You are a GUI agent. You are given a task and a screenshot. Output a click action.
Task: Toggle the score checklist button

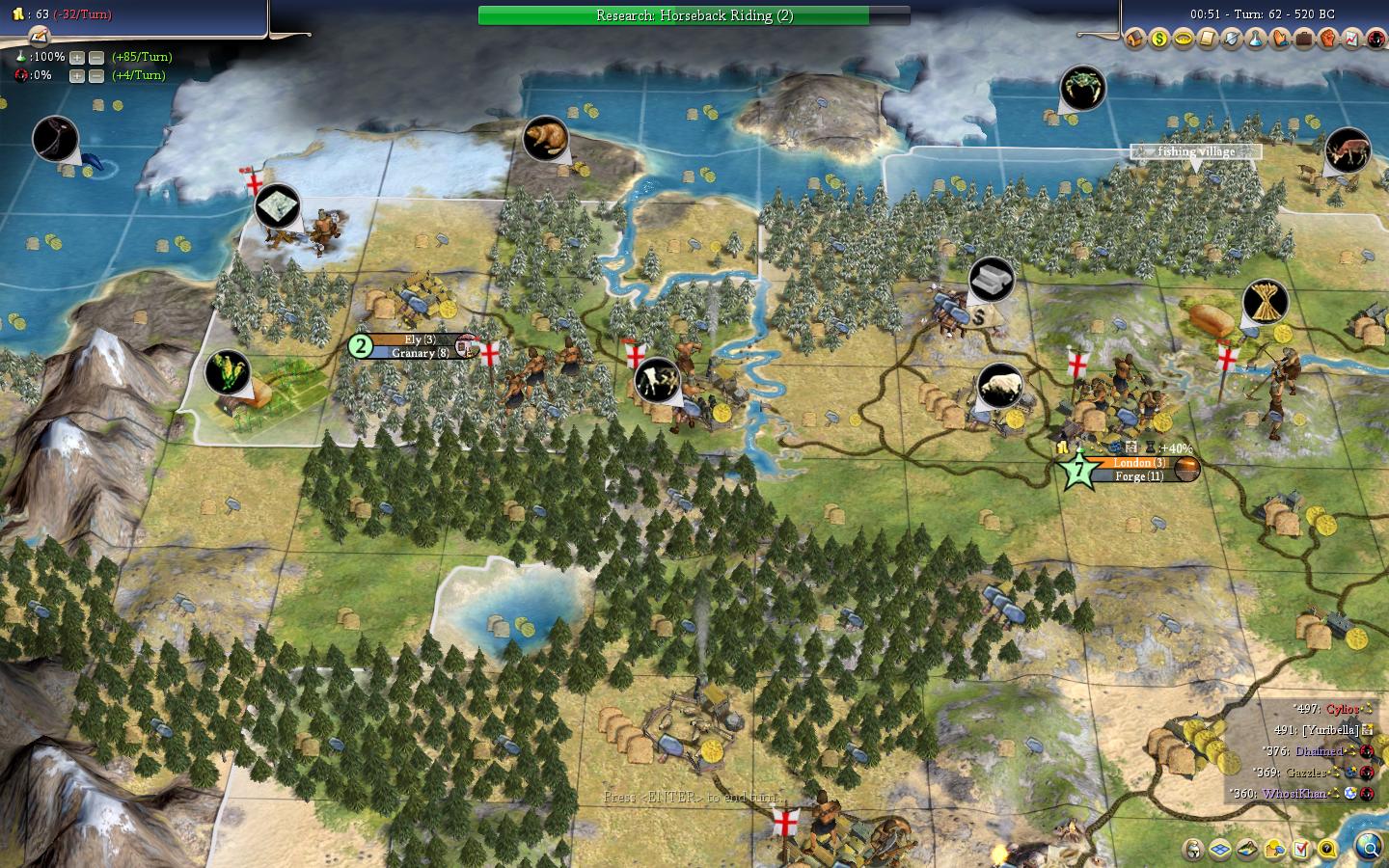point(1301,850)
